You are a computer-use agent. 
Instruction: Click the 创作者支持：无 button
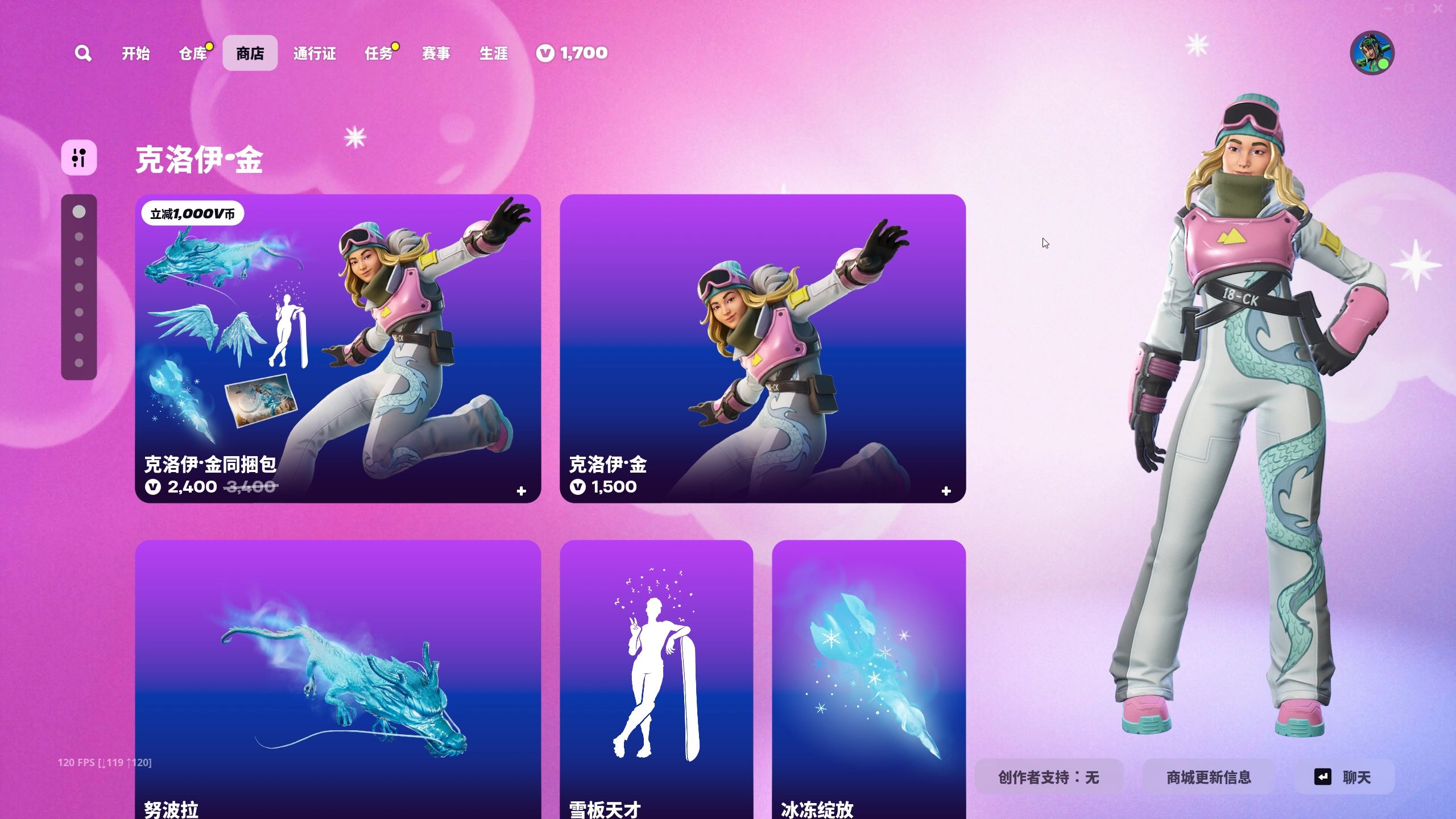pos(1050,777)
